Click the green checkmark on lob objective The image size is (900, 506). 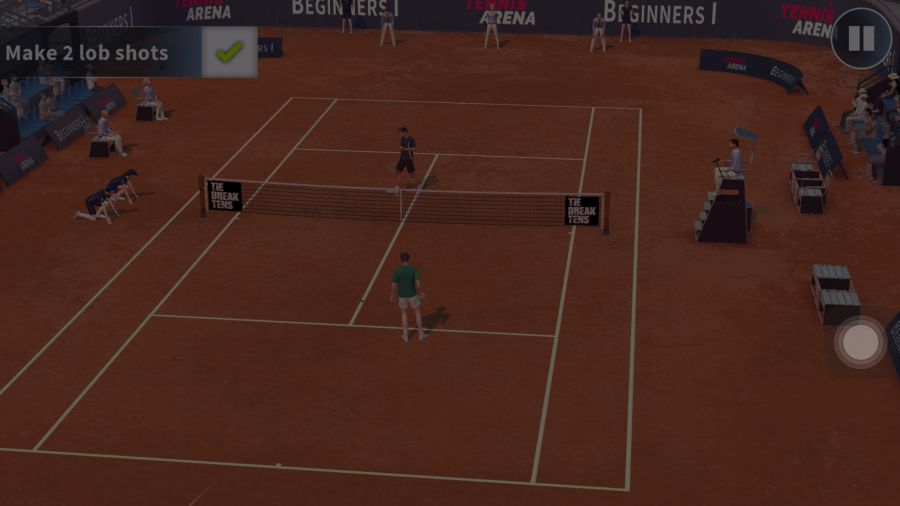(229, 52)
